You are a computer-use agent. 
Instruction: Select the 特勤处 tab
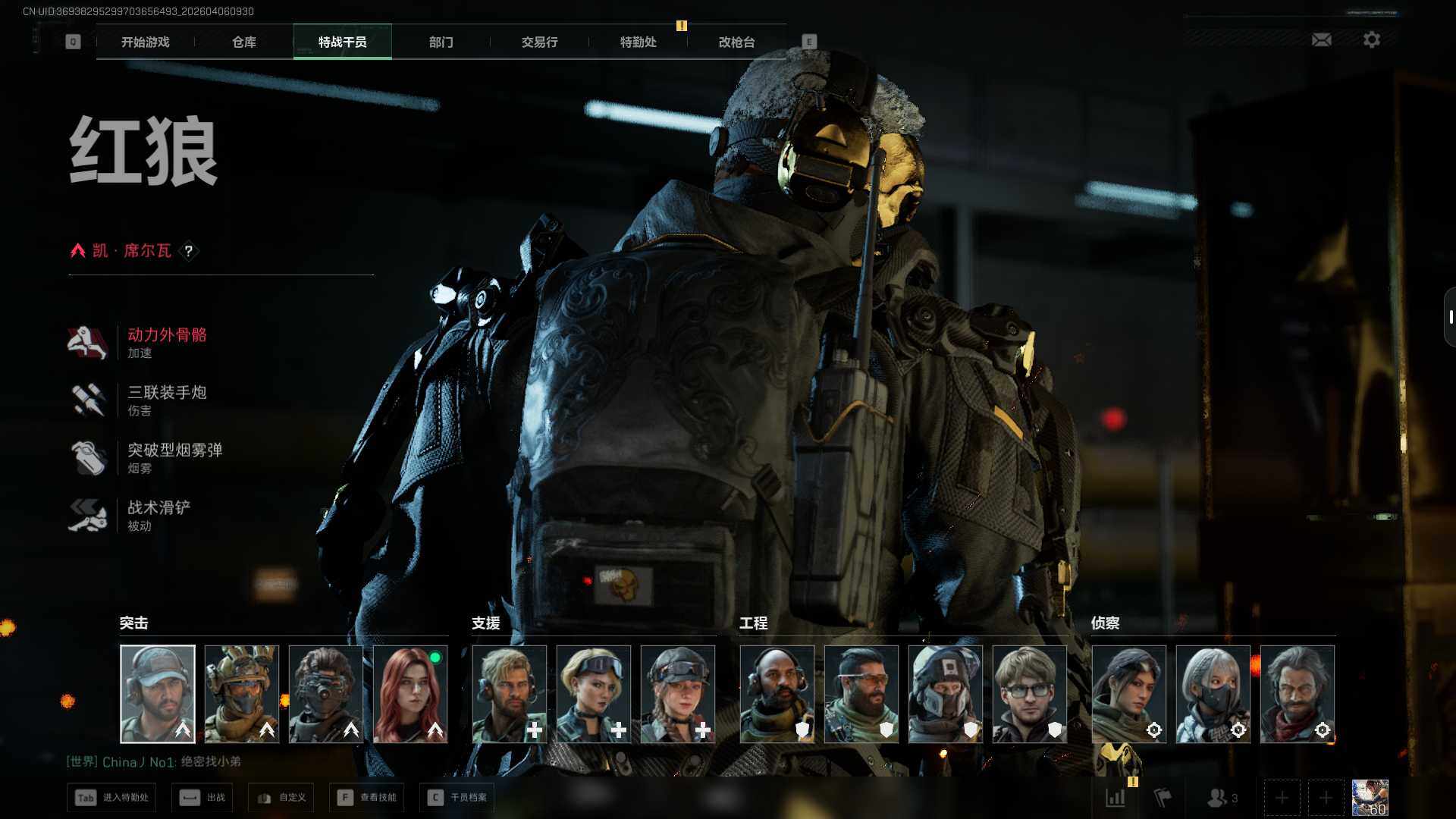click(x=638, y=42)
